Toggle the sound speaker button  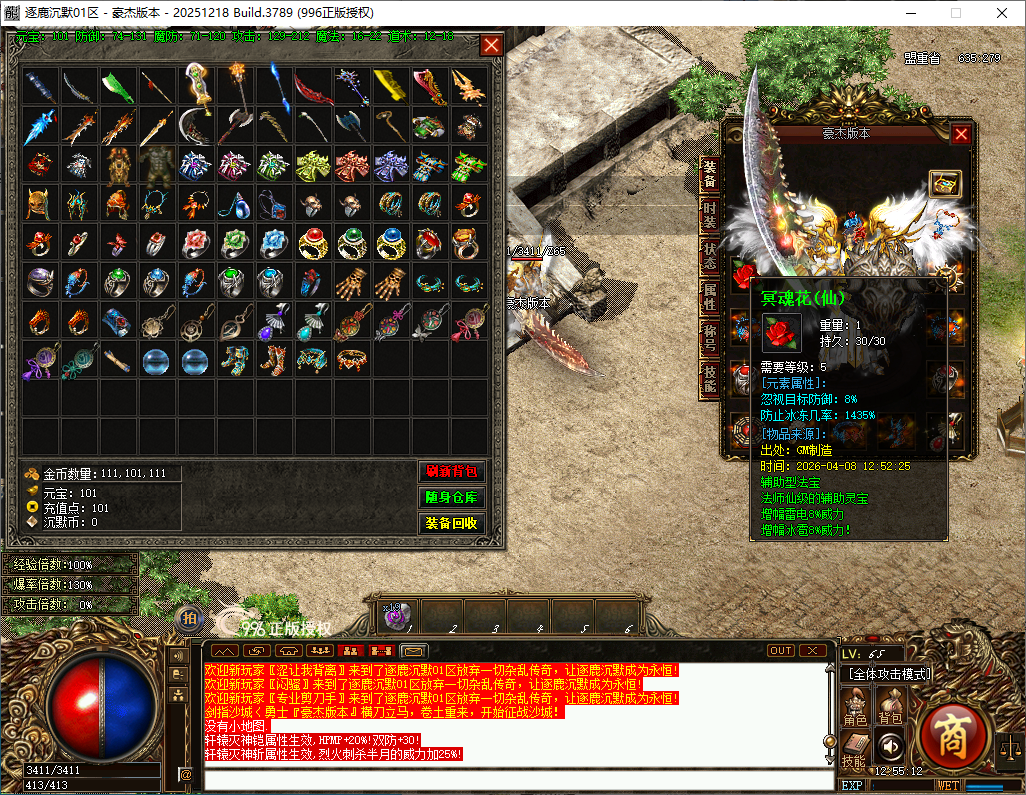click(x=890, y=746)
